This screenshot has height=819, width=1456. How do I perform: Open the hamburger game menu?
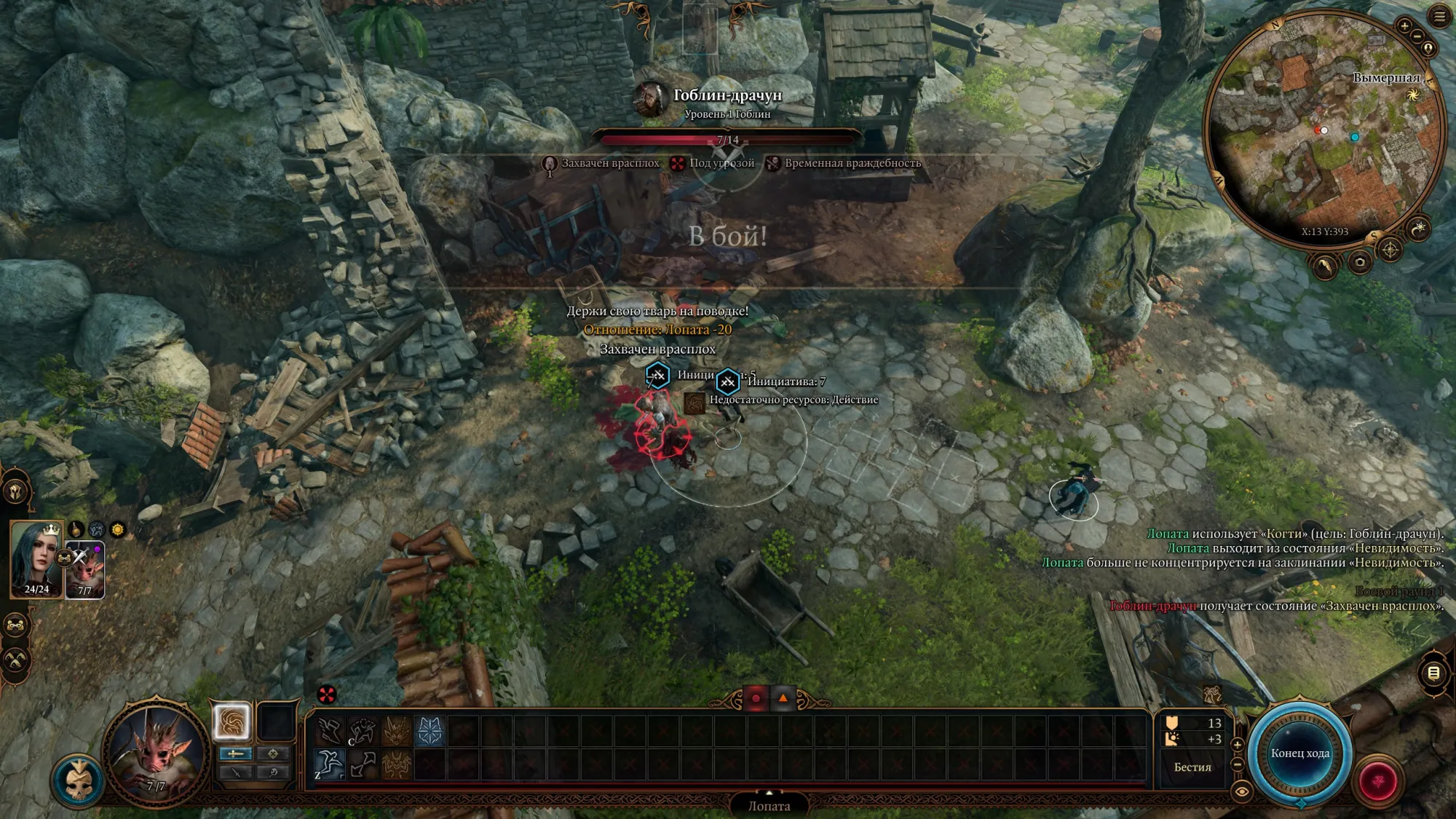click(1439, 16)
